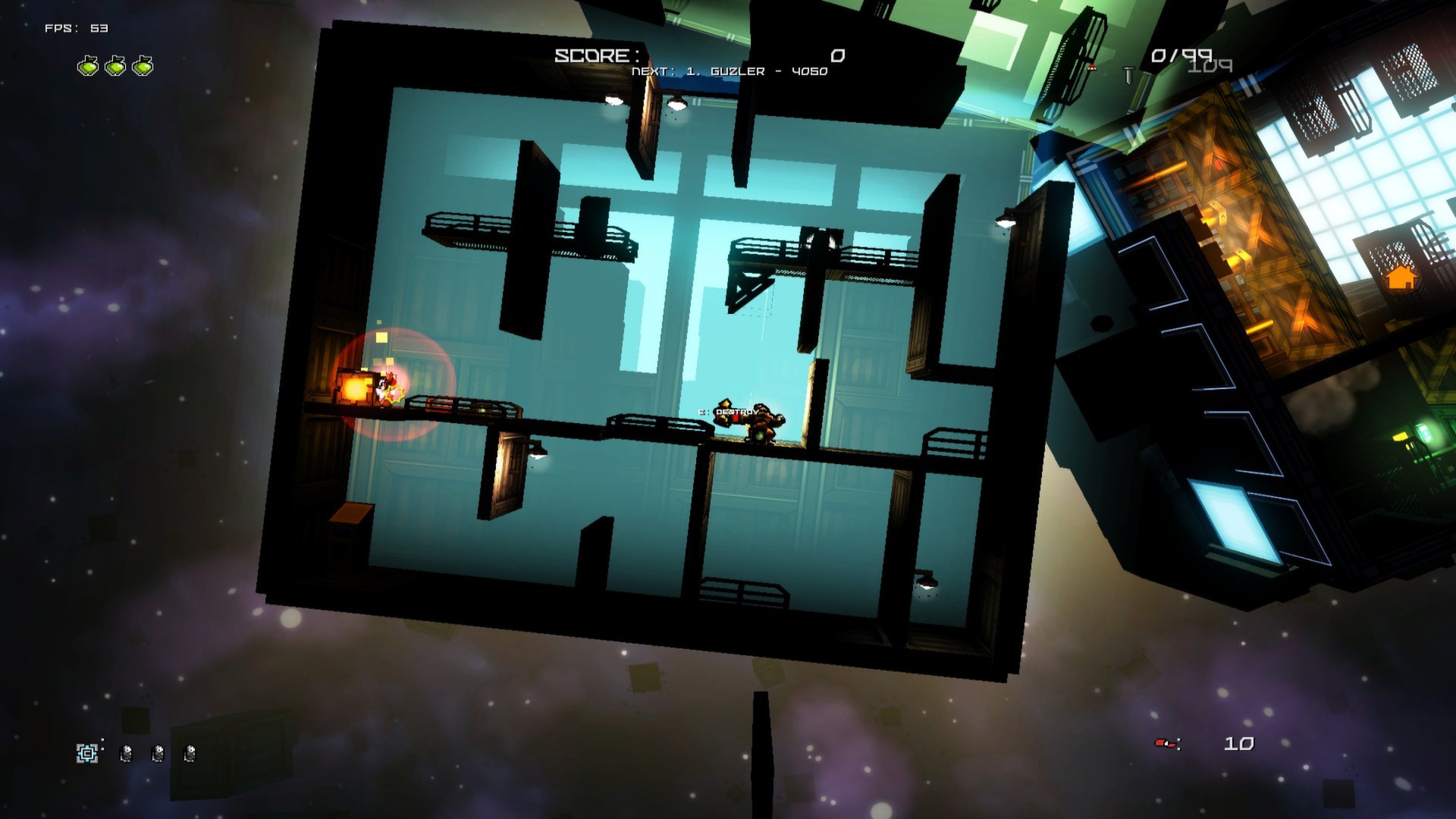Click the SCORE heading at the top
Screen dimensions: 1456x819
(x=596, y=55)
